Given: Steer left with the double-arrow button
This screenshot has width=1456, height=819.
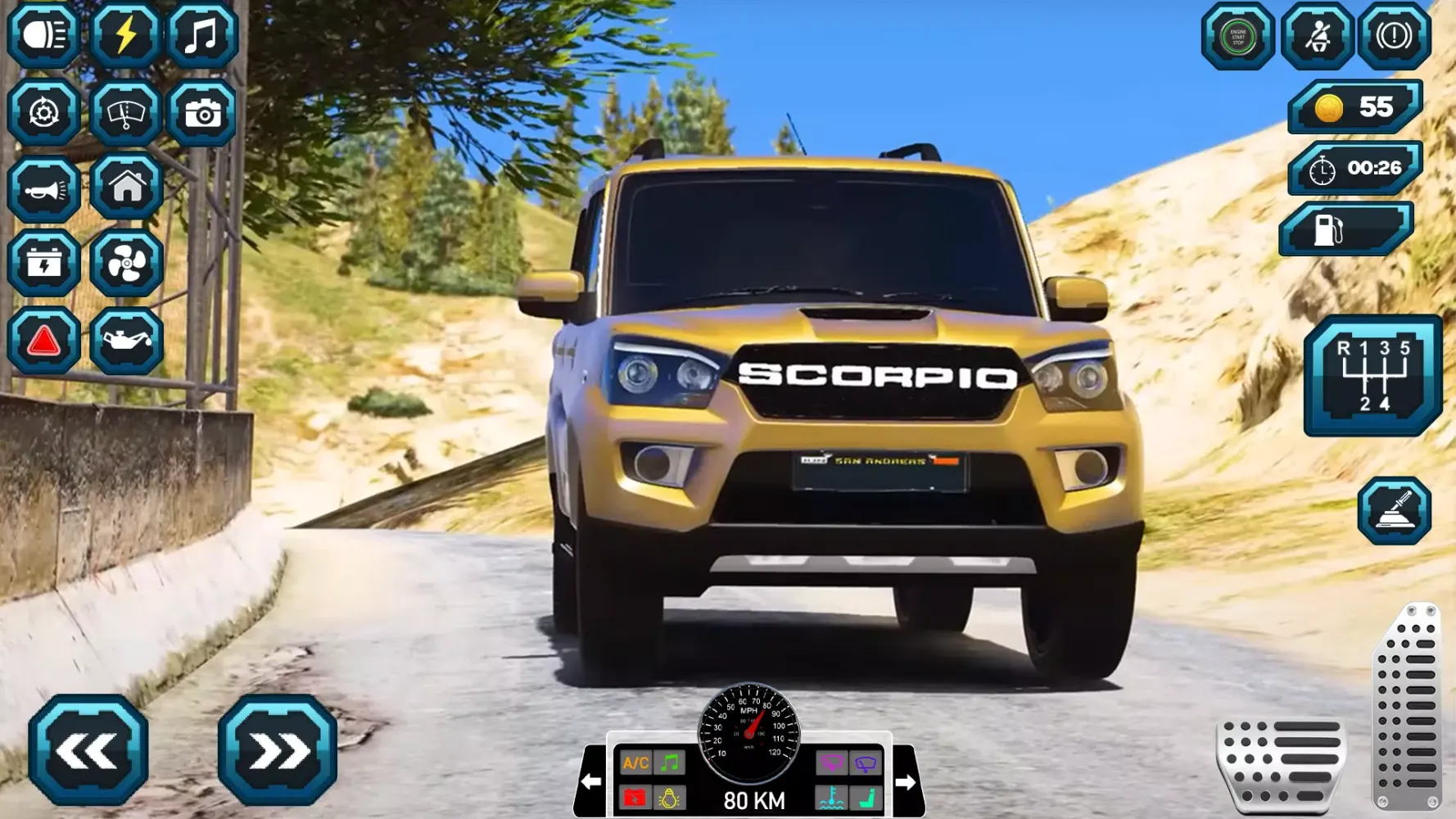Looking at the screenshot, I should pos(88,750).
